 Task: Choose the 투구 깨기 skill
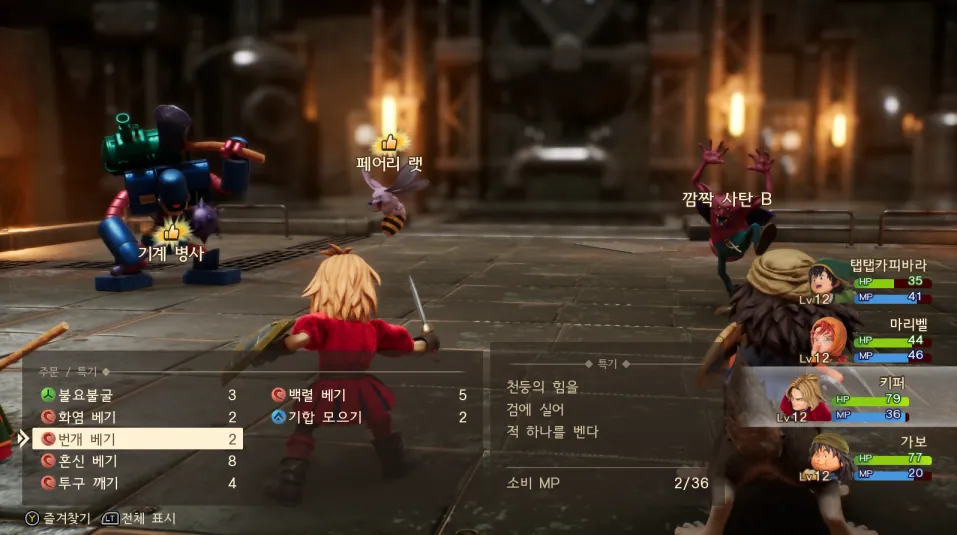coord(85,483)
